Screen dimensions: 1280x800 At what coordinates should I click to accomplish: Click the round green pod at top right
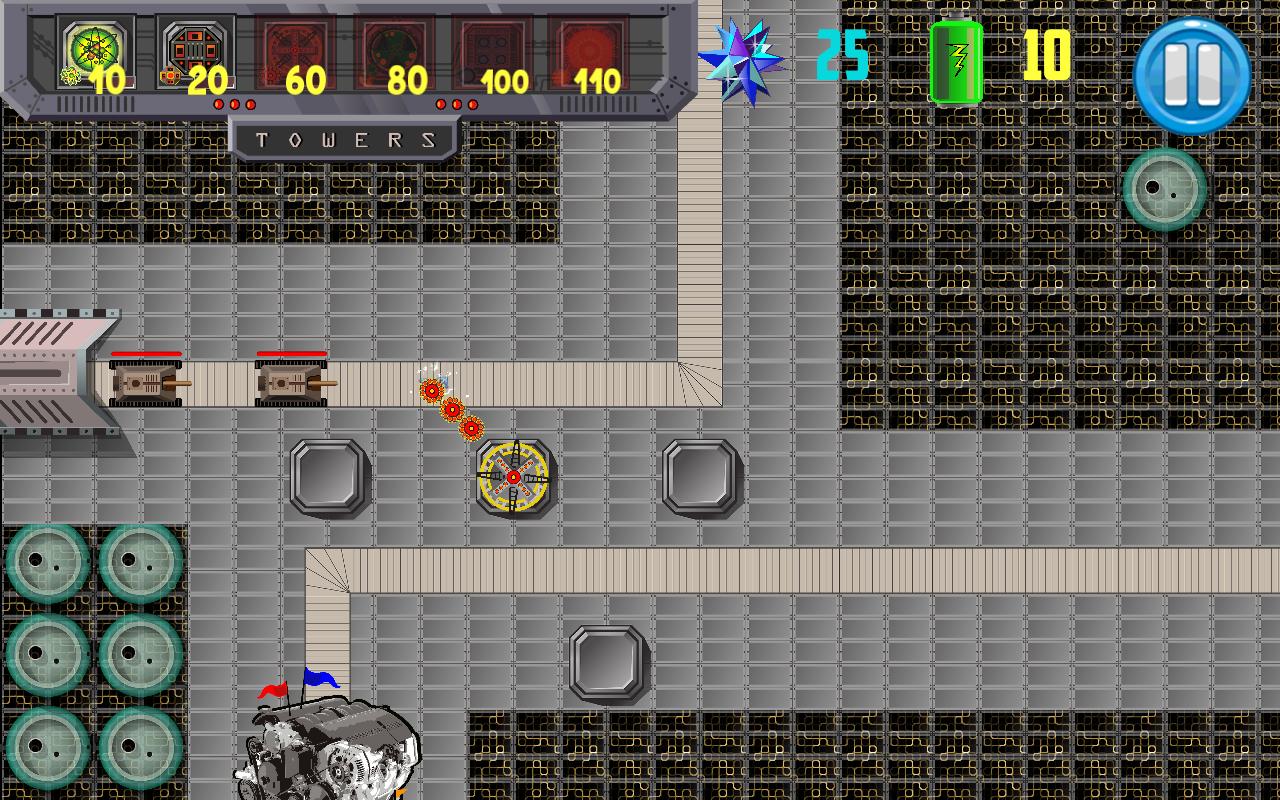click(1164, 190)
